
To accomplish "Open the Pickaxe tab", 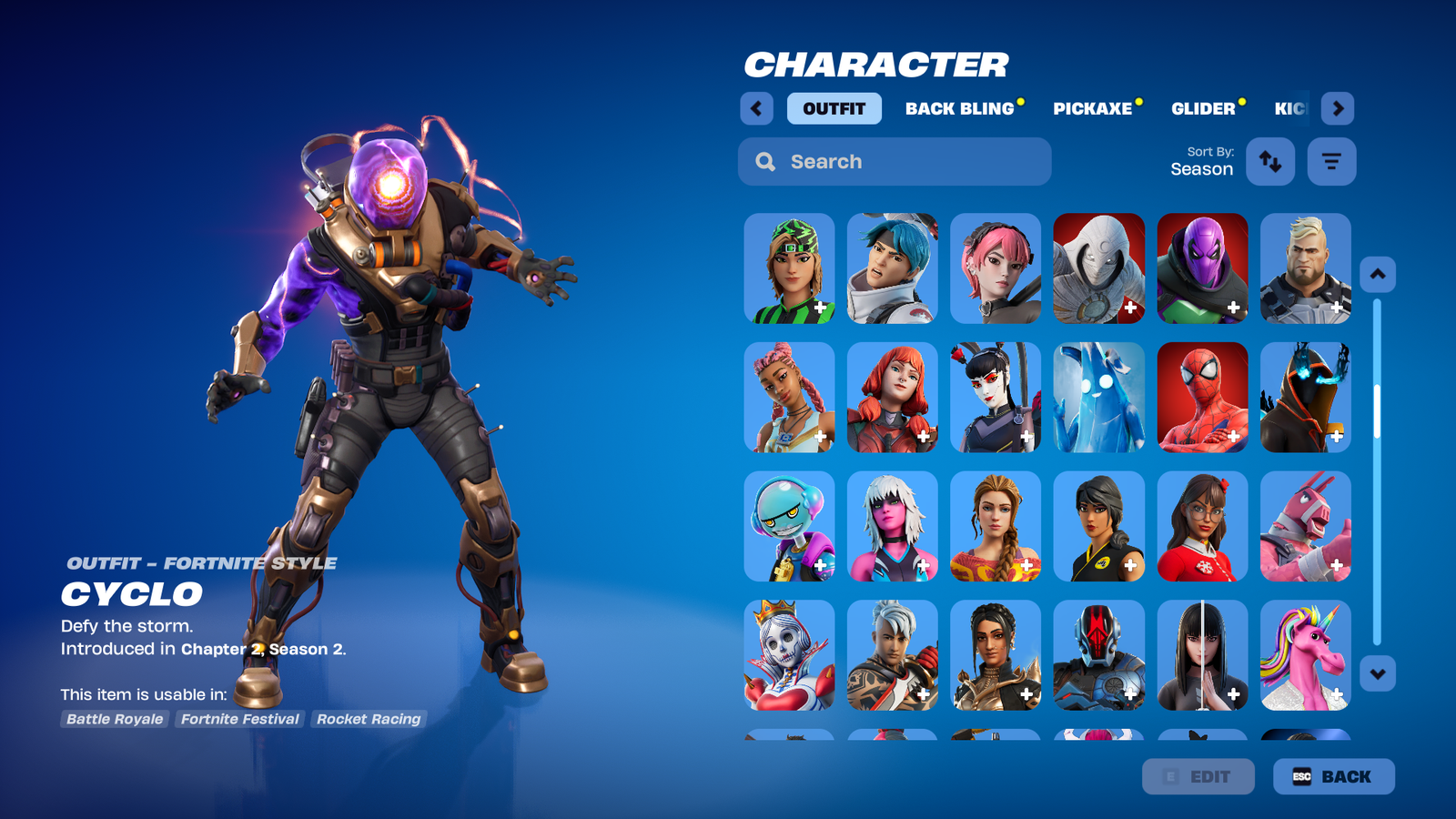I will tap(1093, 108).
